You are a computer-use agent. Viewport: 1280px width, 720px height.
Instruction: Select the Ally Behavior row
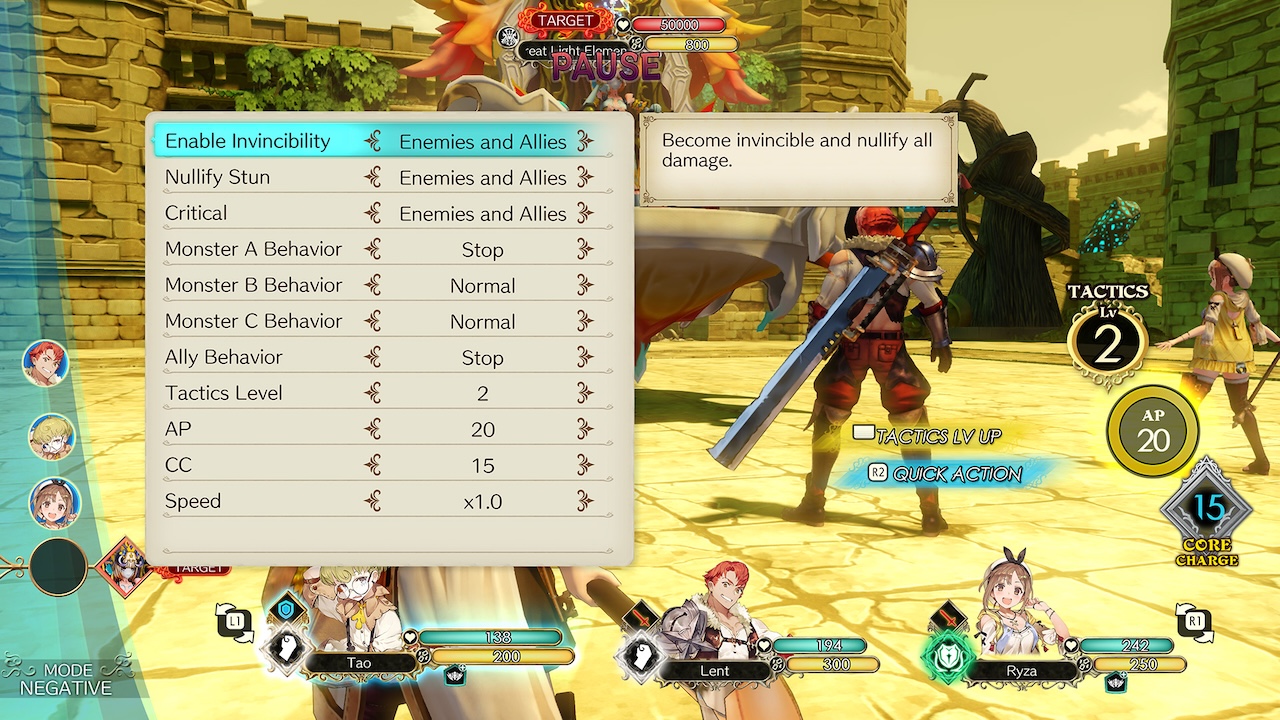coord(223,357)
